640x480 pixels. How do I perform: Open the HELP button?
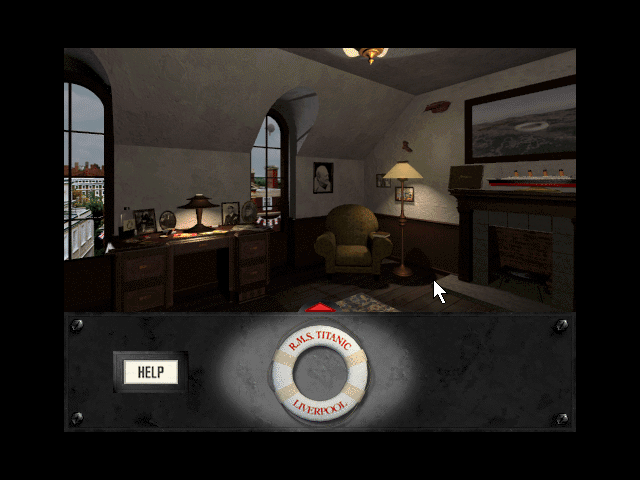click(x=150, y=373)
